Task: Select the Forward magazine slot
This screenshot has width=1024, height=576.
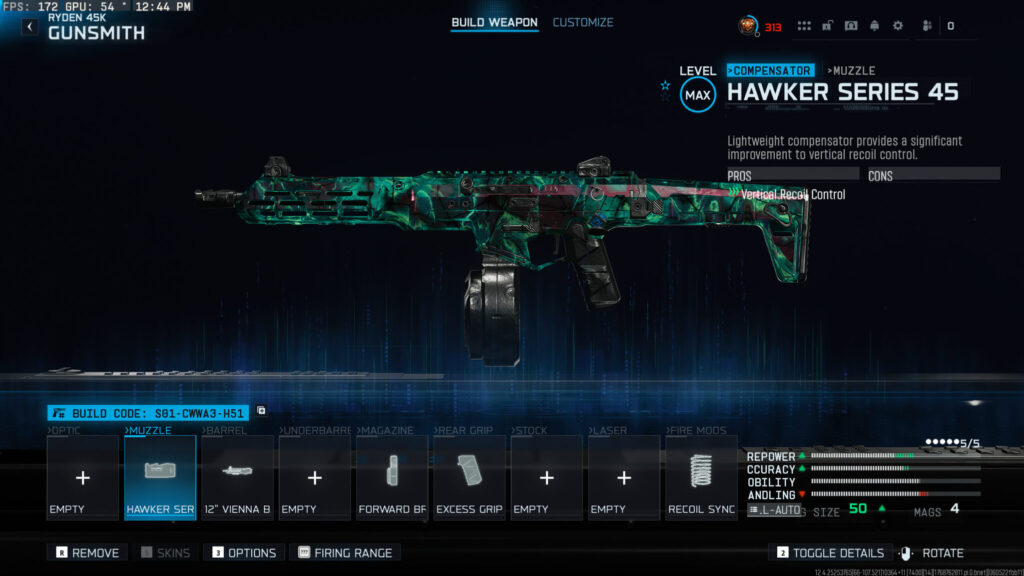Action: click(x=392, y=478)
